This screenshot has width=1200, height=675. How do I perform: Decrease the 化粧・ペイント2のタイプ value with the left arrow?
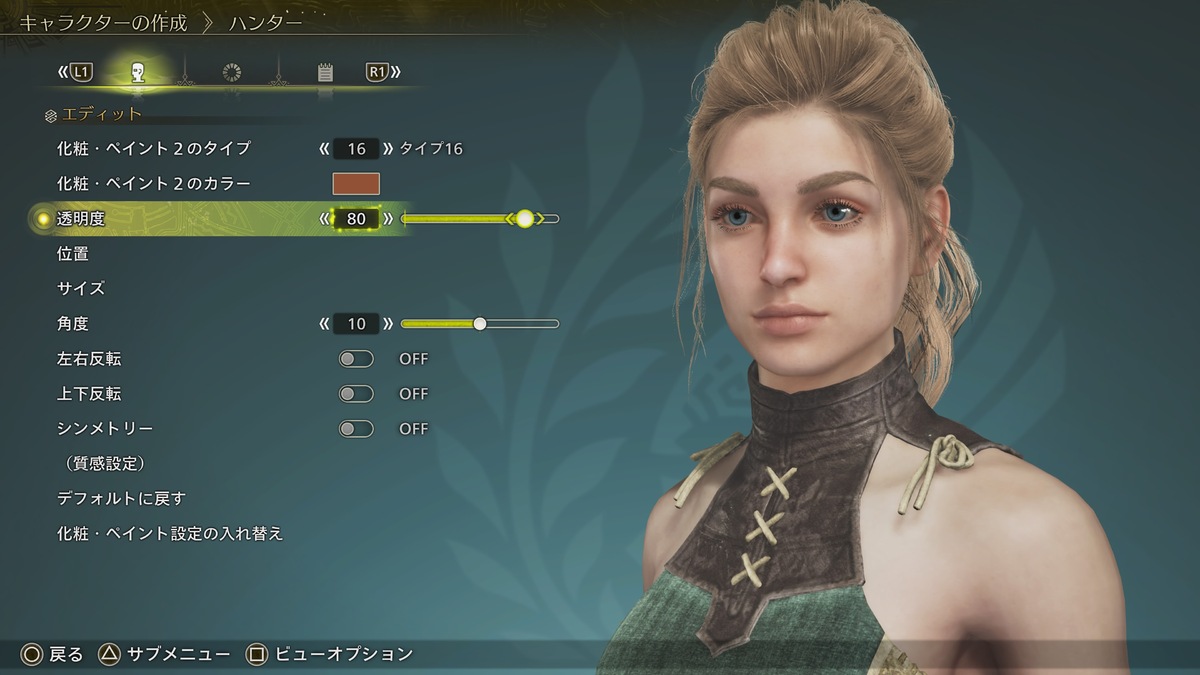point(324,149)
